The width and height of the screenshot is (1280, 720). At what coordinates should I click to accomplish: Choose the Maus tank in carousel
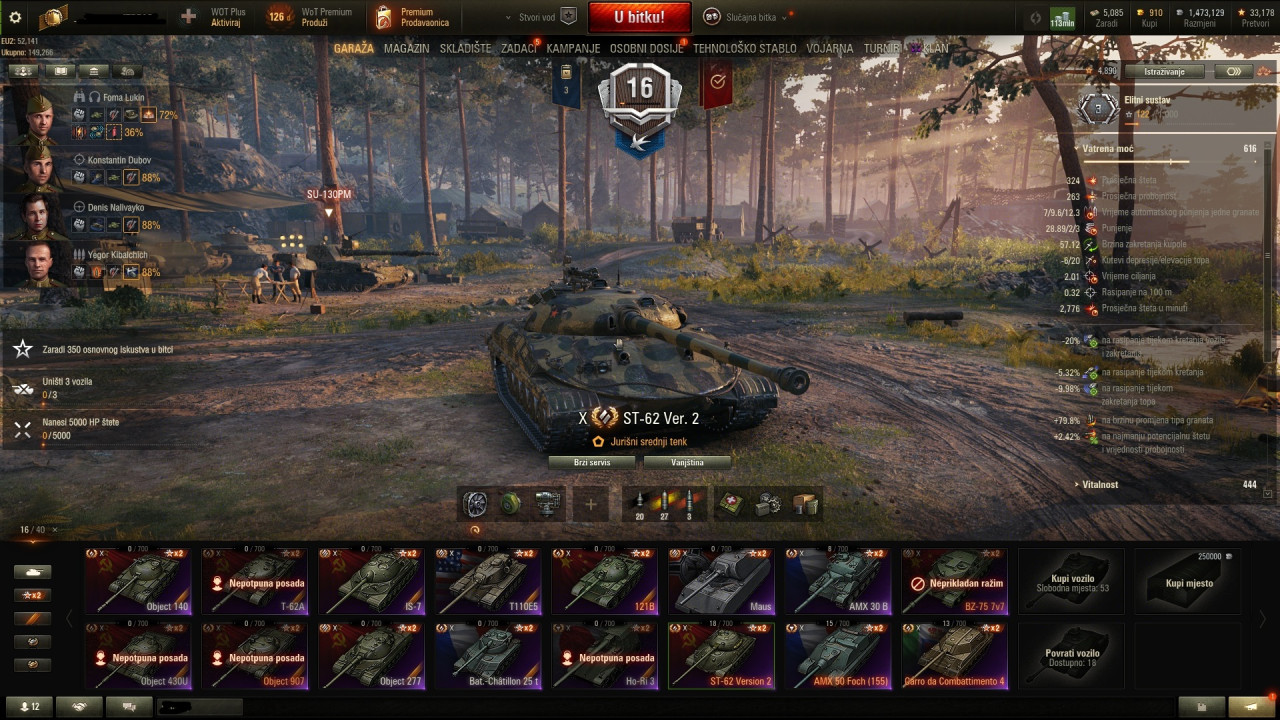pyautogui.click(x=721, y=581)
